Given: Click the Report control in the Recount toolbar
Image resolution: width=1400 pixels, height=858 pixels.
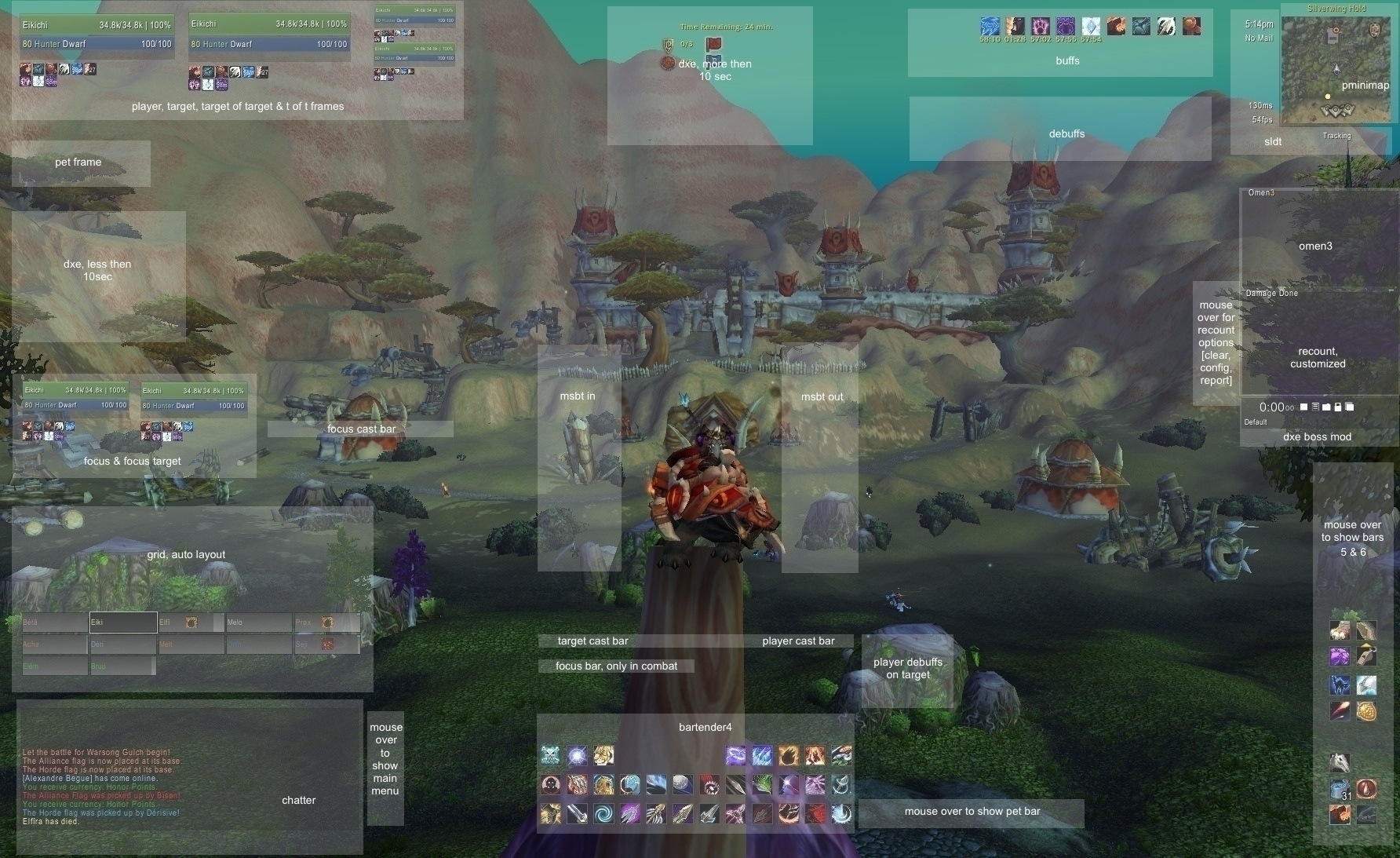Looking at the screenshot, I should (1315, 406).
